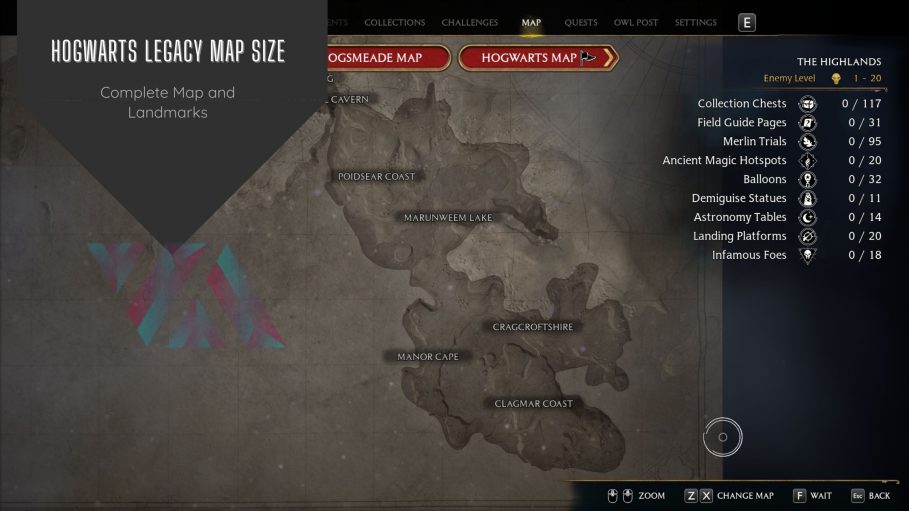Choose the Infamous Foes legend row
The width and height of the screenshot is (909, 511).
tap(749, 255)
